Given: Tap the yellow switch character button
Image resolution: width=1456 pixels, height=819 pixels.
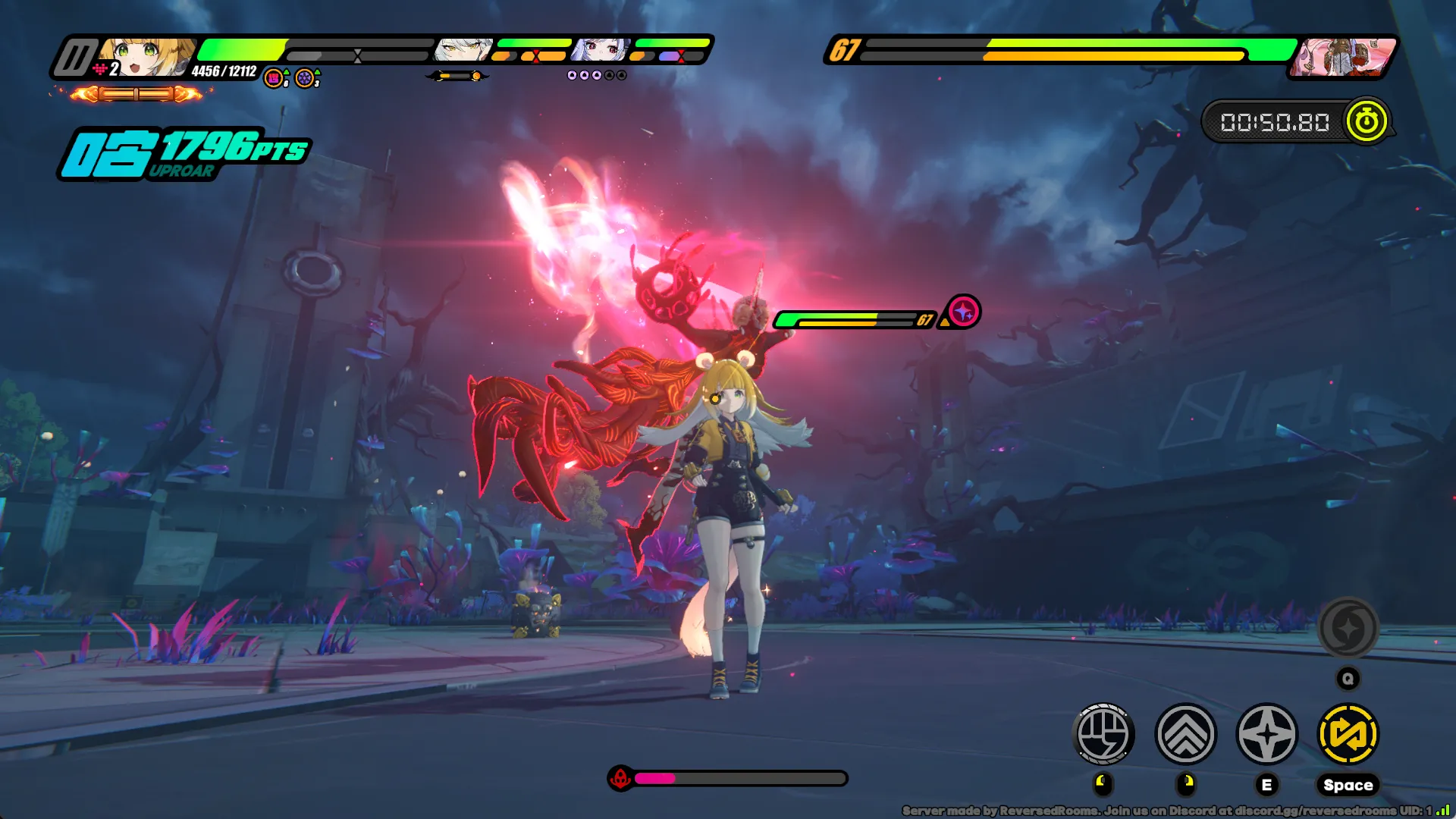Looking at the screenshot, I should coord(1348,734).
